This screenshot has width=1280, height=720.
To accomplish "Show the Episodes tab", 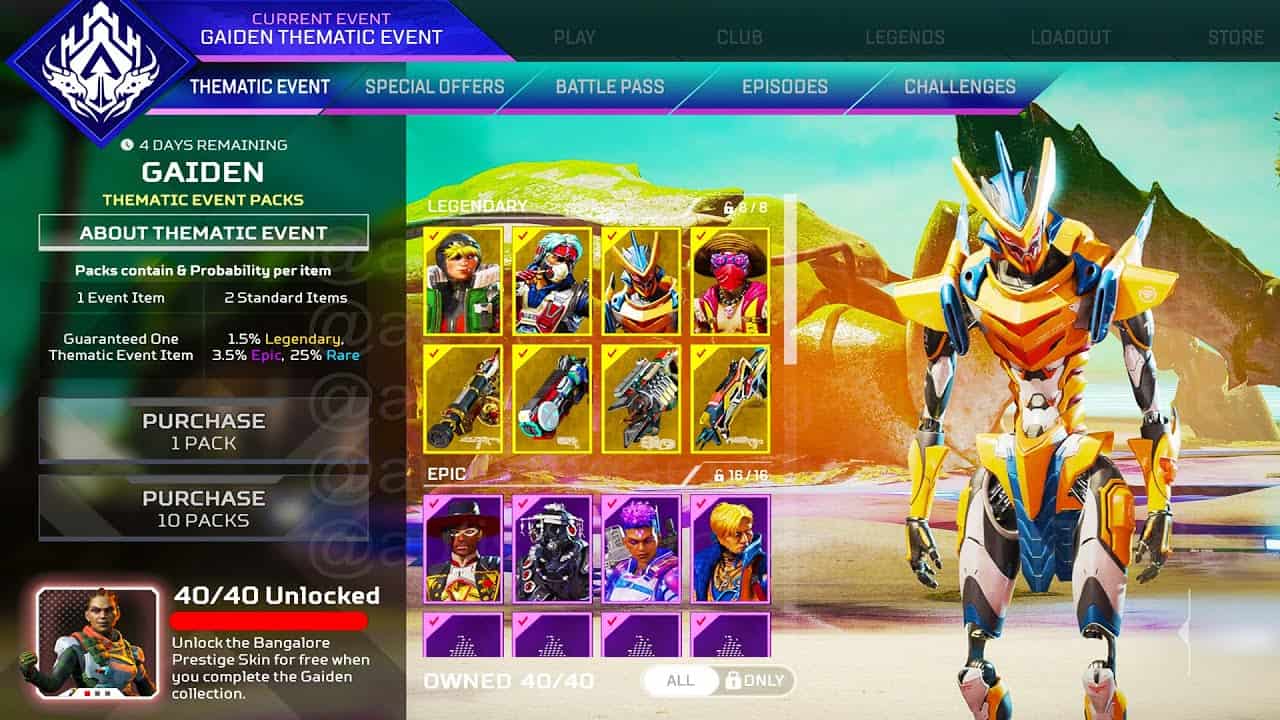I will pyautogui.click(x=784, y=86).
